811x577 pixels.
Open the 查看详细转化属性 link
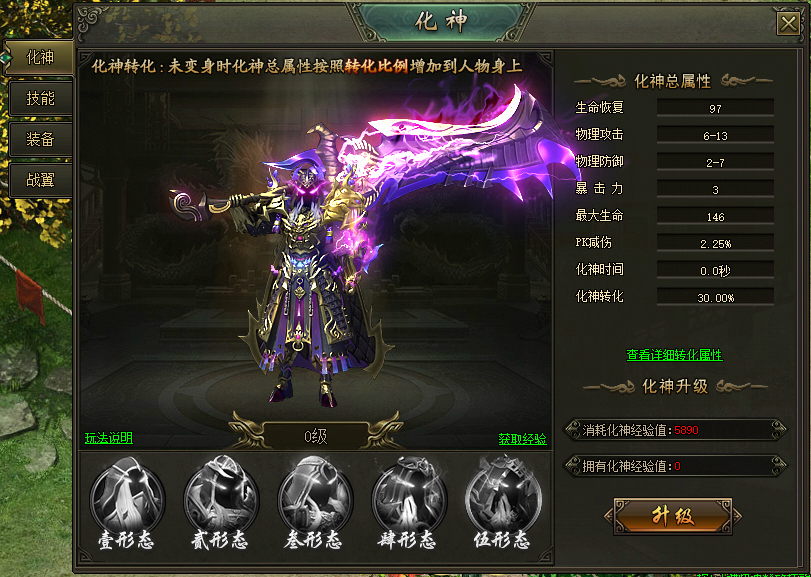674,355
